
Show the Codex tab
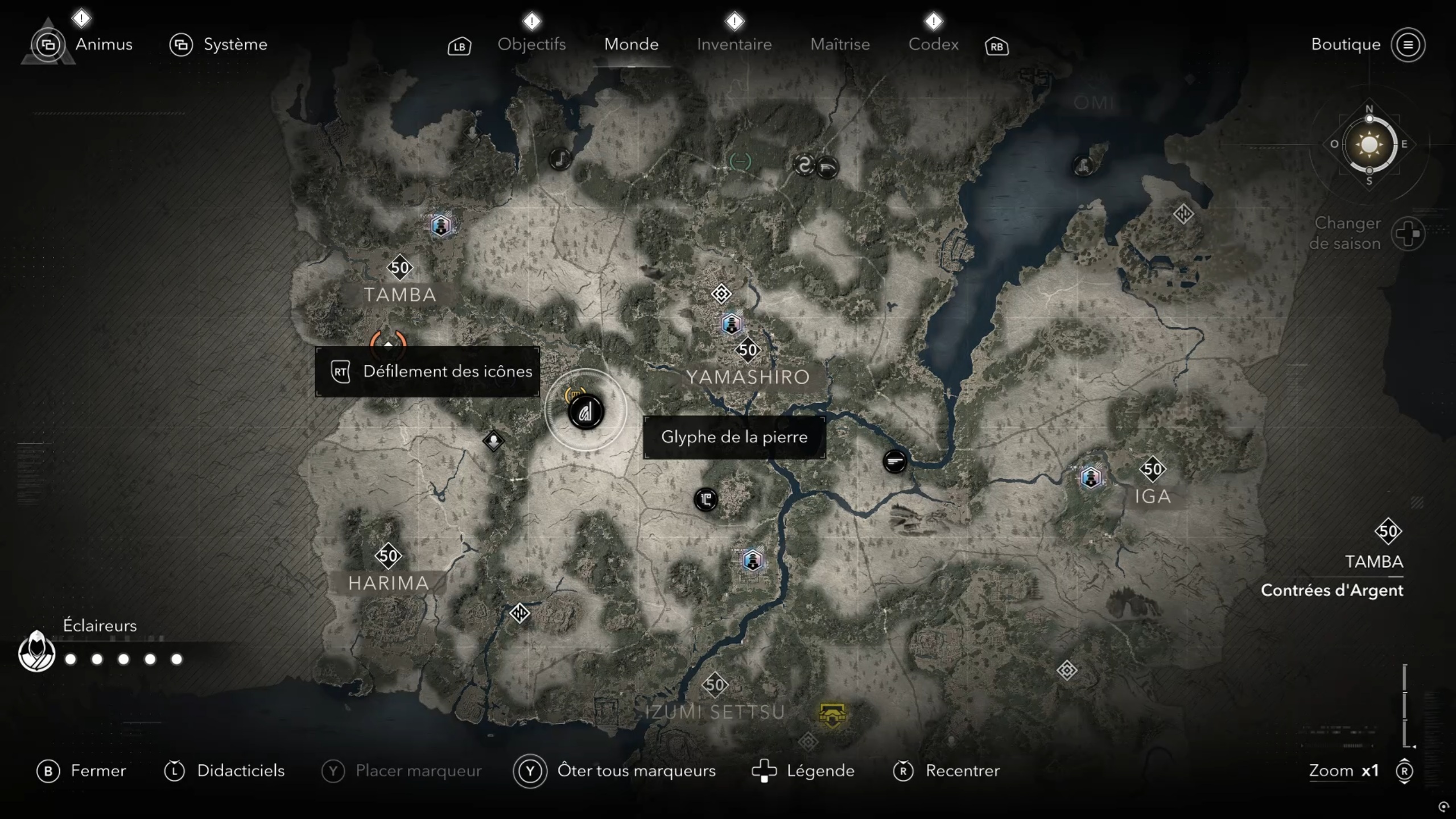tap(933, 44)
